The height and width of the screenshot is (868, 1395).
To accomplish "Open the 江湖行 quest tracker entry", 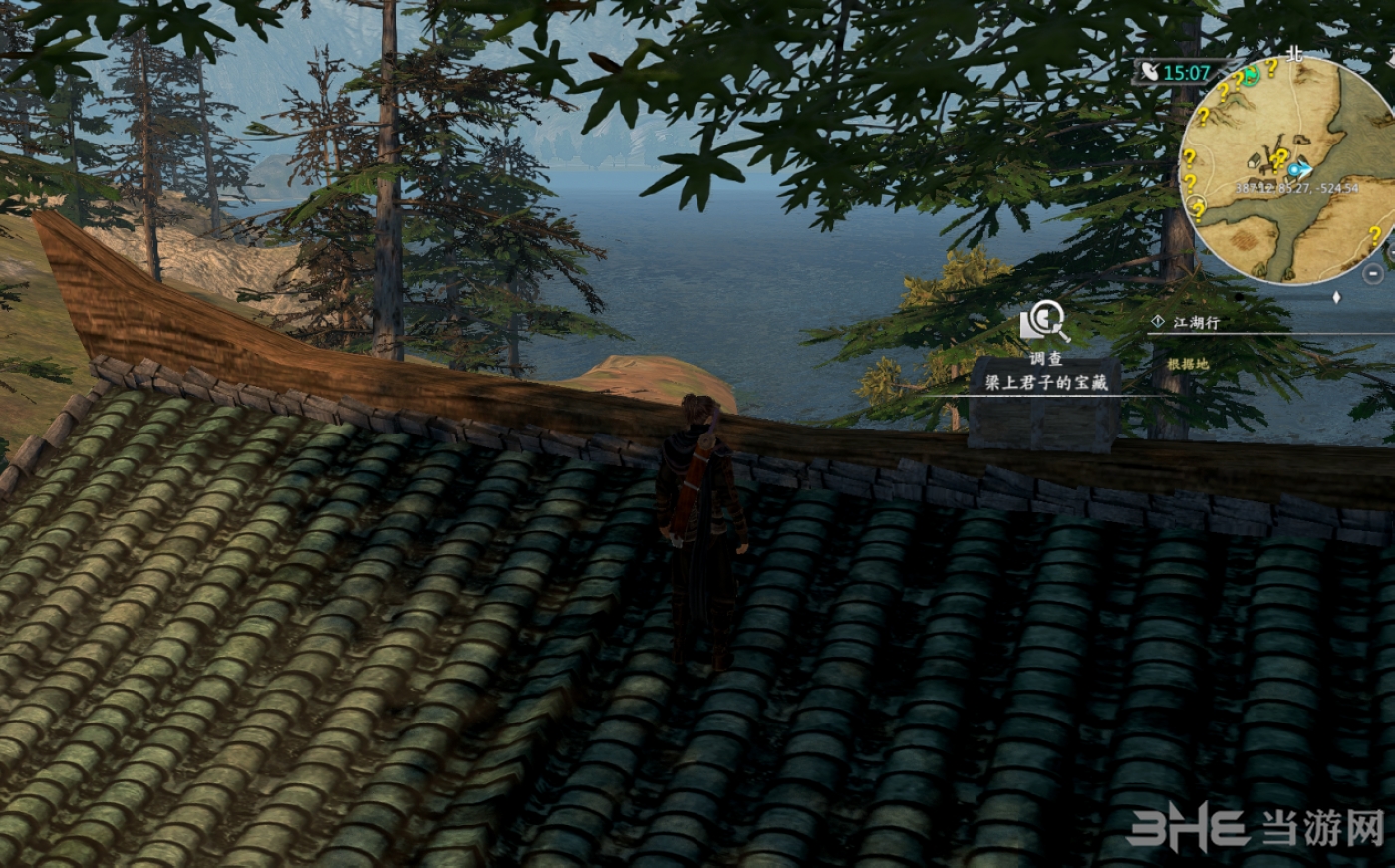I will [x=1196, y=322].
